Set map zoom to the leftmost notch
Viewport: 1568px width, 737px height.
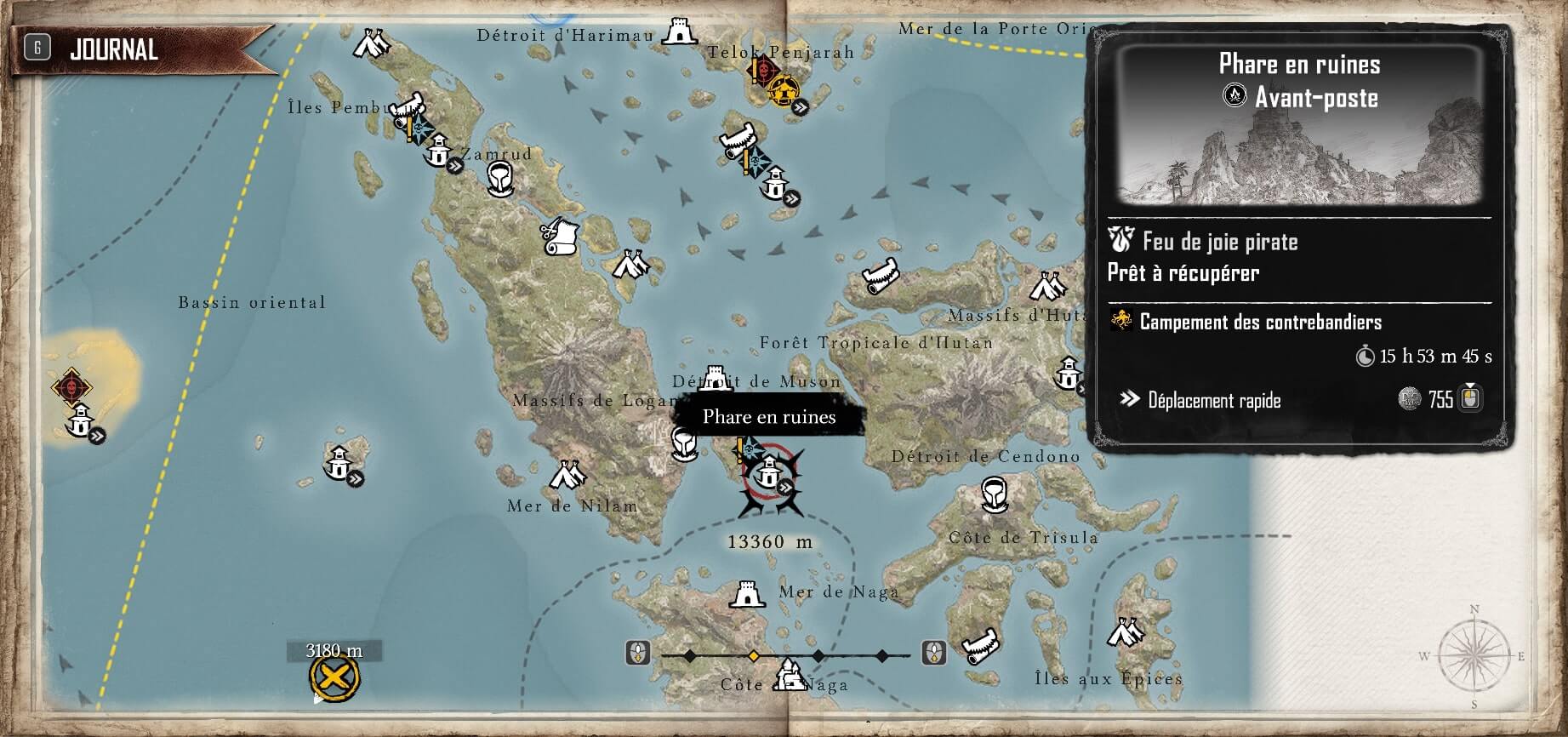pyautogui.click(x=689, y=656)
